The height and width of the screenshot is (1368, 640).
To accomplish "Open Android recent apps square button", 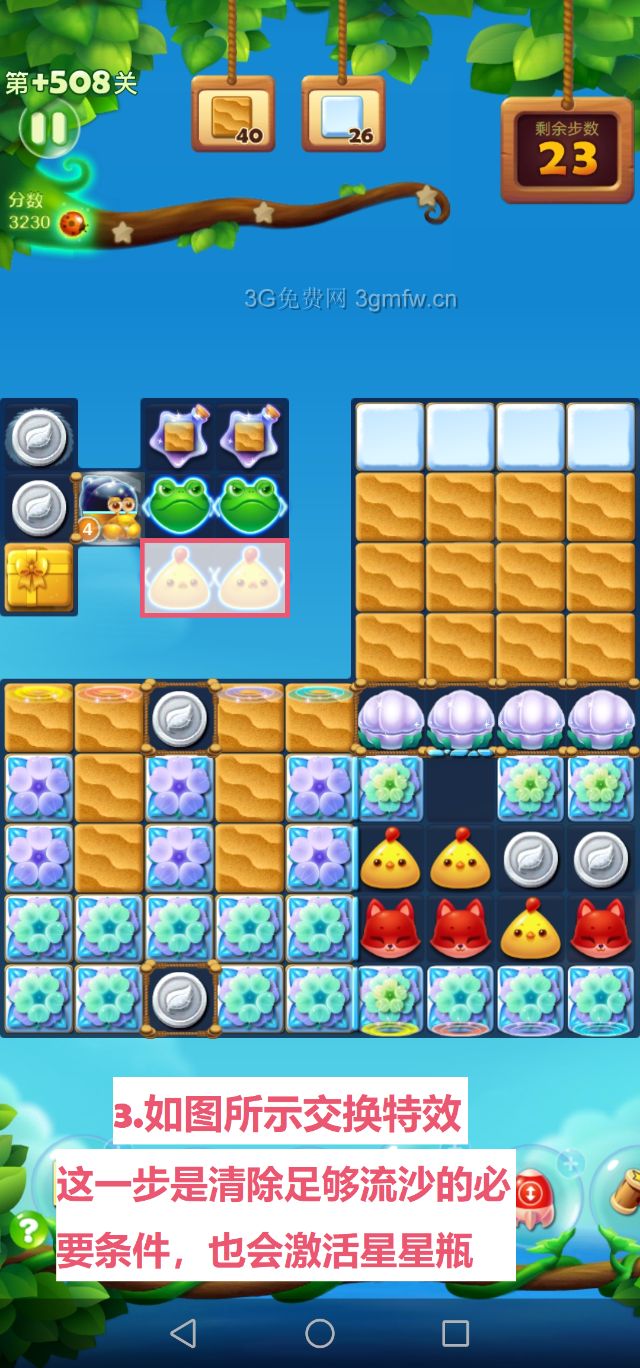I will (x=455, y=1332).
